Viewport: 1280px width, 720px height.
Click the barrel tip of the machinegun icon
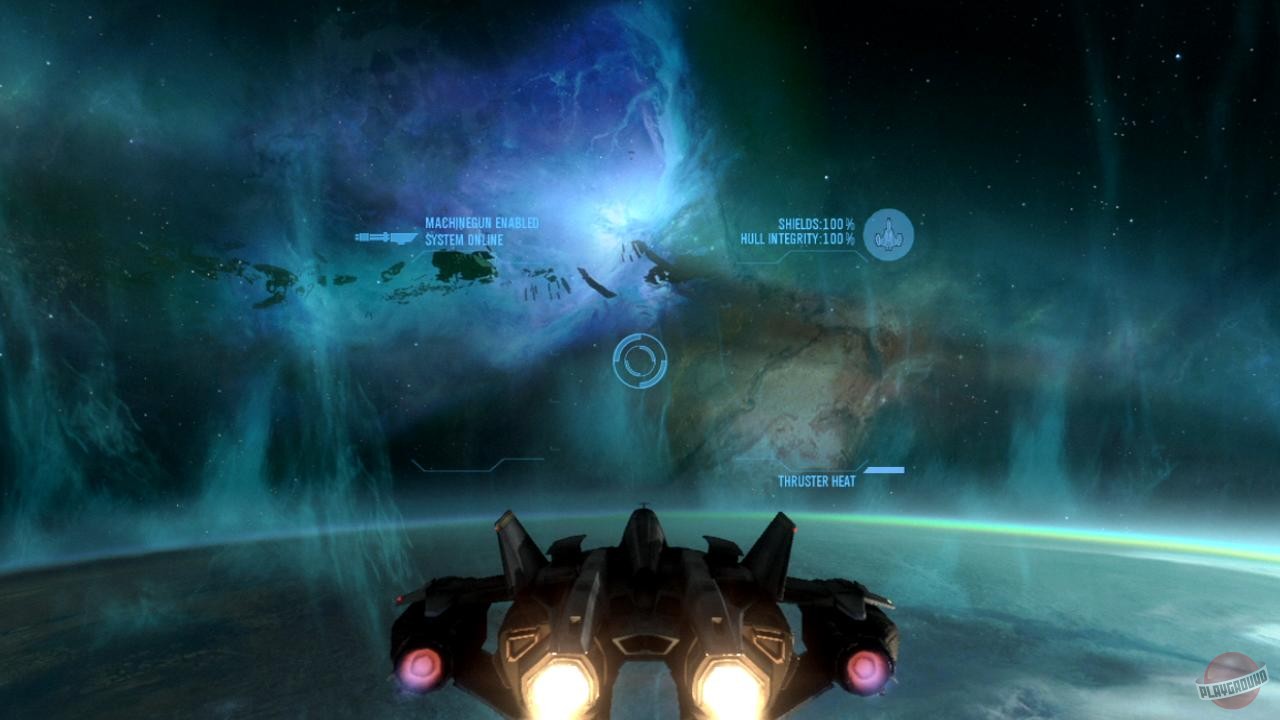coord(356,237)
